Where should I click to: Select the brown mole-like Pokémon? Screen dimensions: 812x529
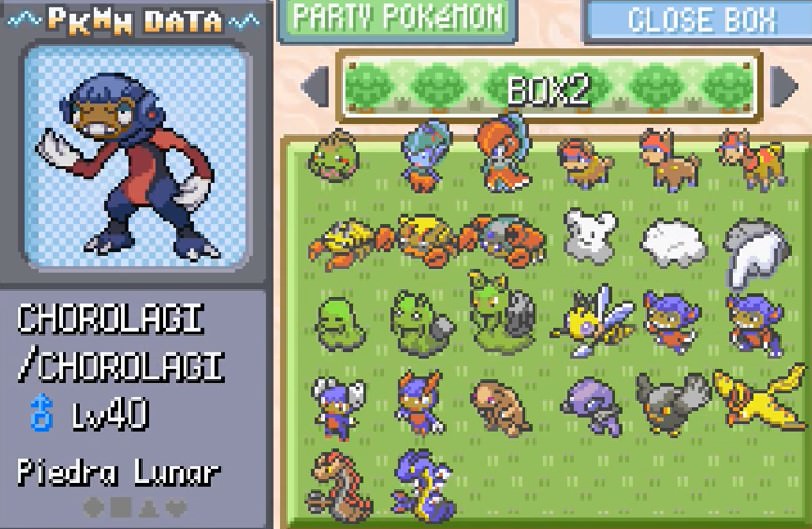(x=500, y=404)
